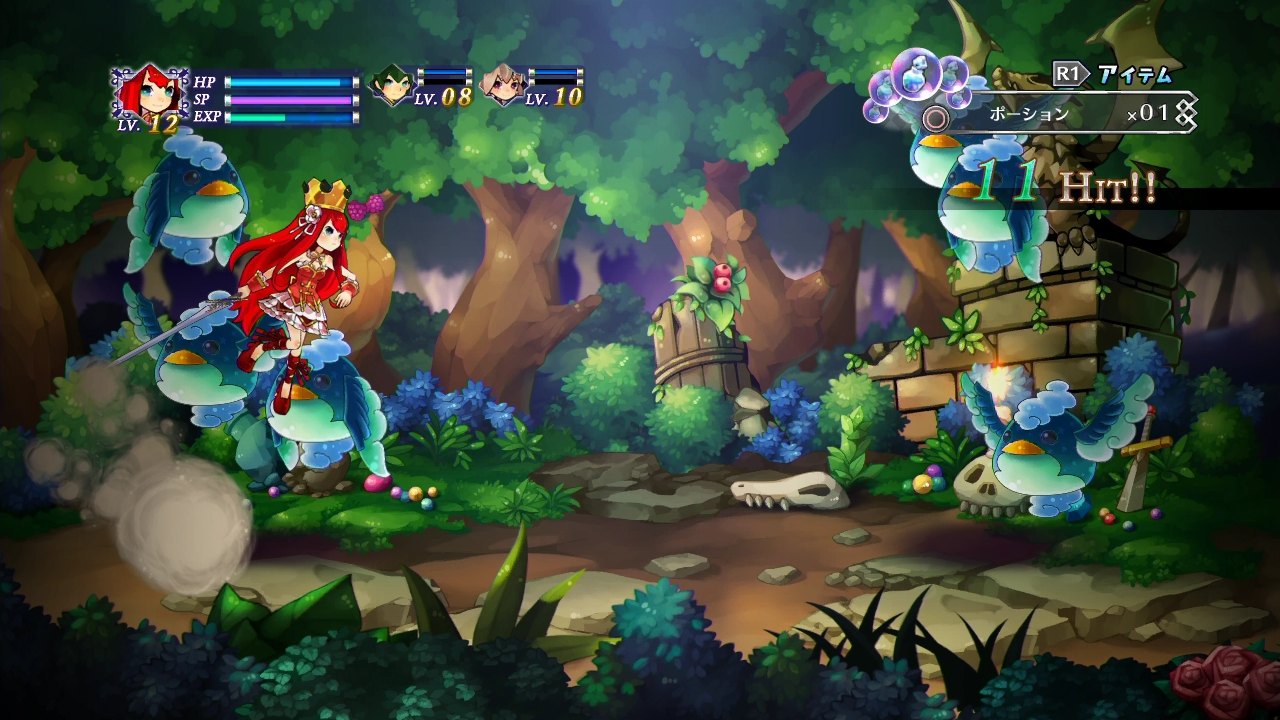Image resolution: width=1280 pixels, height=720 pixels.
Task: Select the アイテム label tab
Action: click(1134, 73)
